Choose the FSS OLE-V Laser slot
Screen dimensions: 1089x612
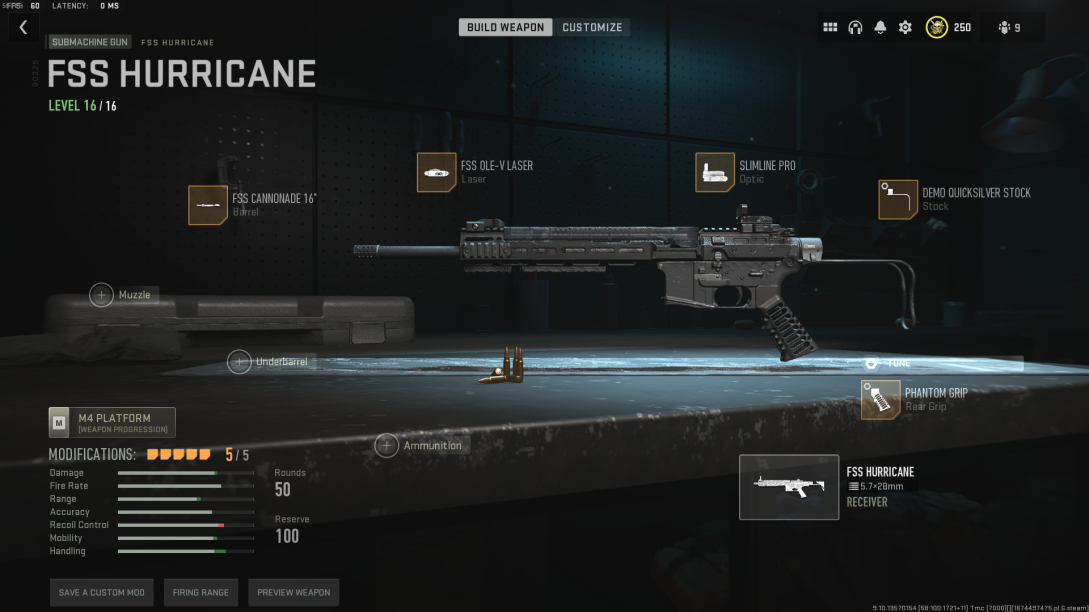437,172
